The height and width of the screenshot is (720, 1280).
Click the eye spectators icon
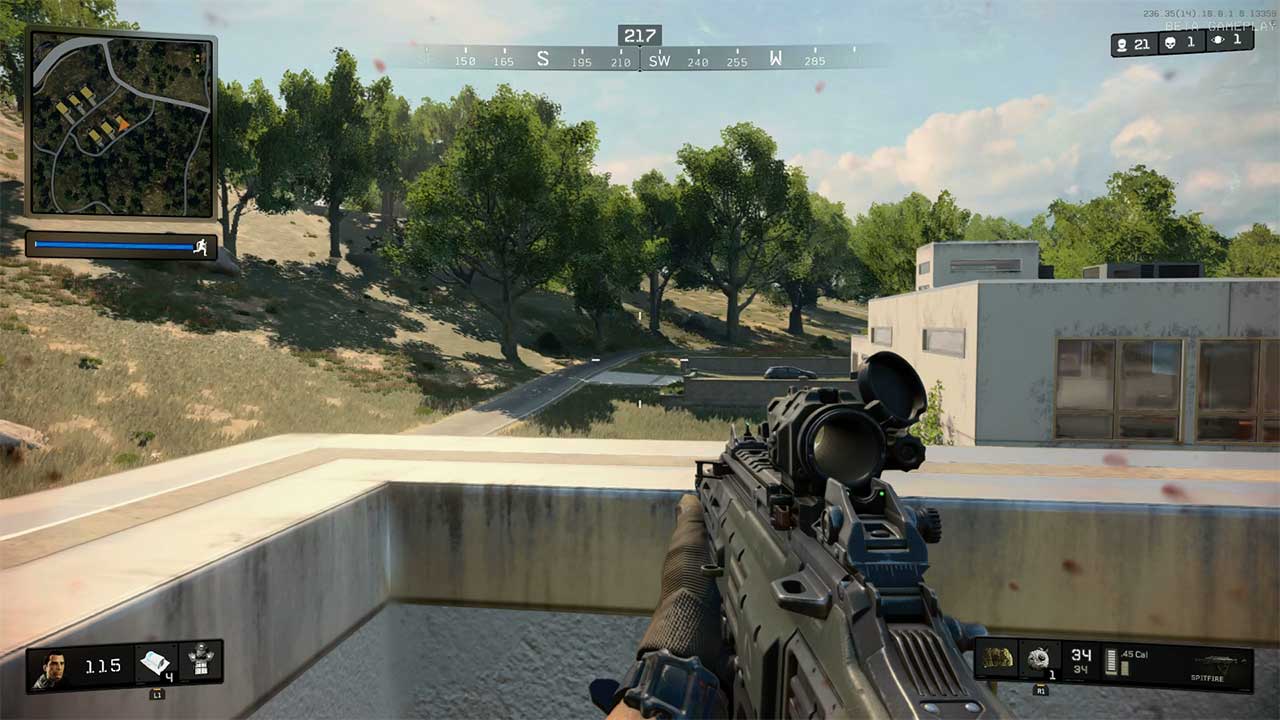(x=1217, y=40)
